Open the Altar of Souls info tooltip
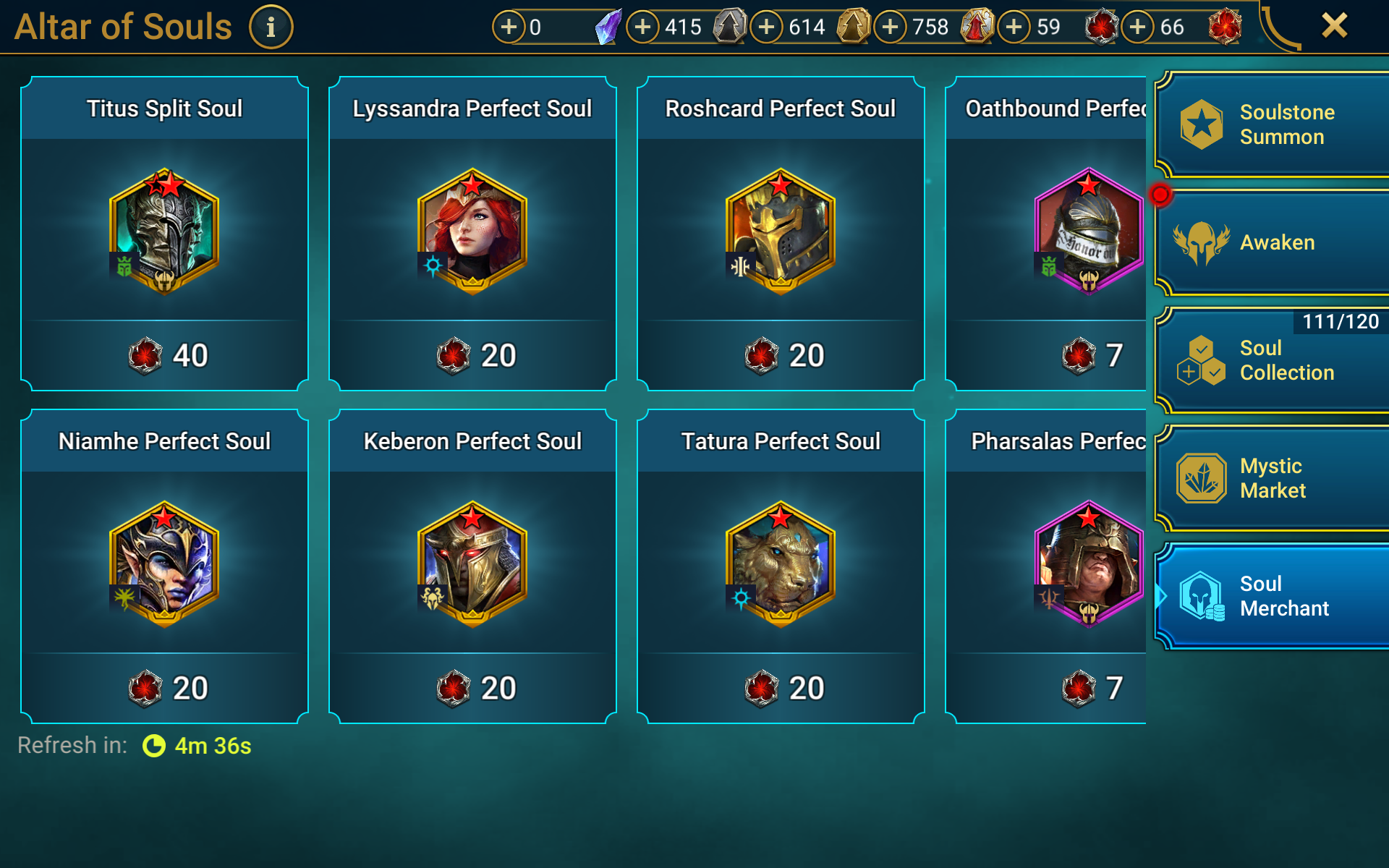 (x=271, y=27)
